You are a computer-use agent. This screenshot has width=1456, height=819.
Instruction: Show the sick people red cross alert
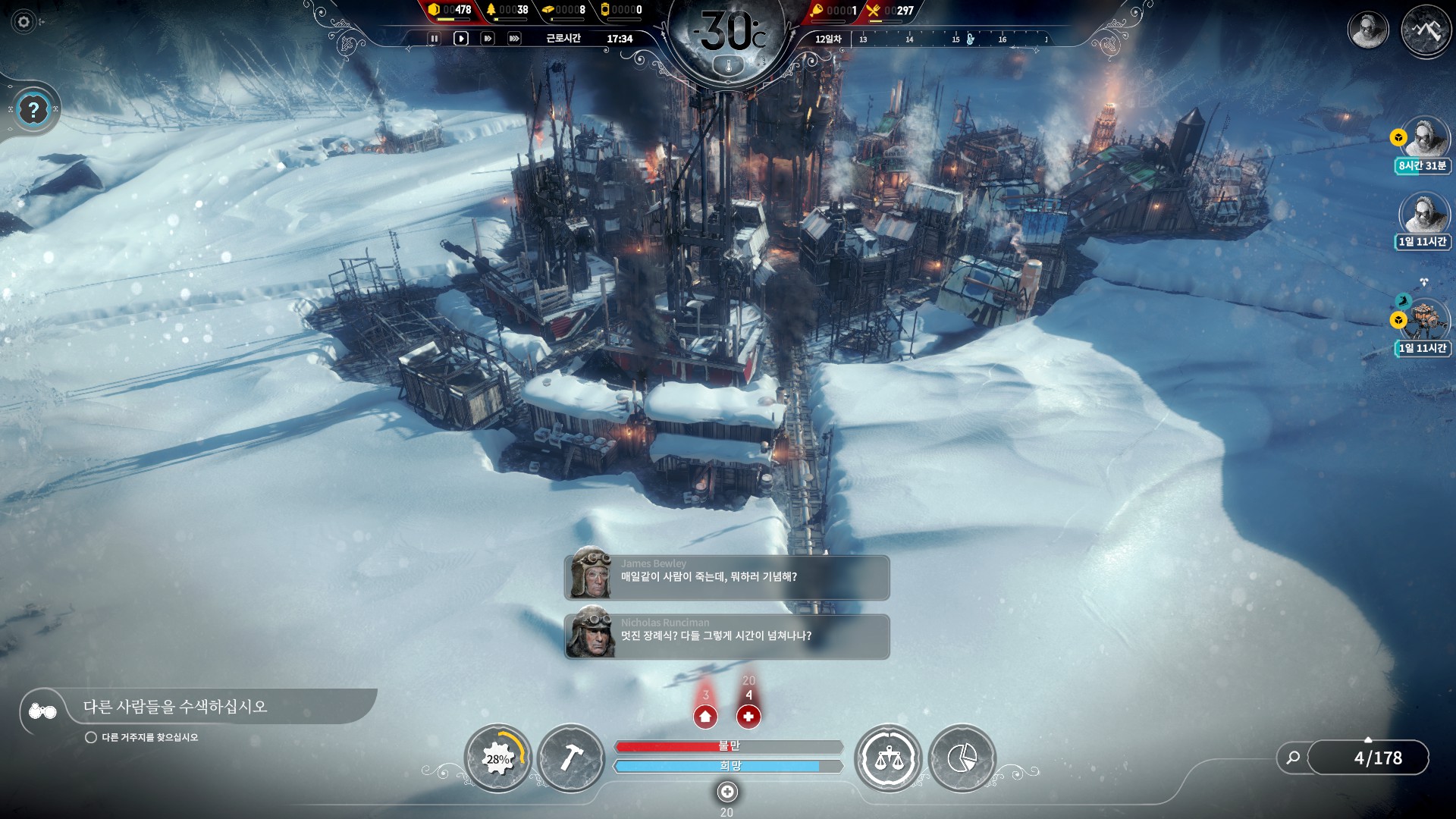click(748, 716)
